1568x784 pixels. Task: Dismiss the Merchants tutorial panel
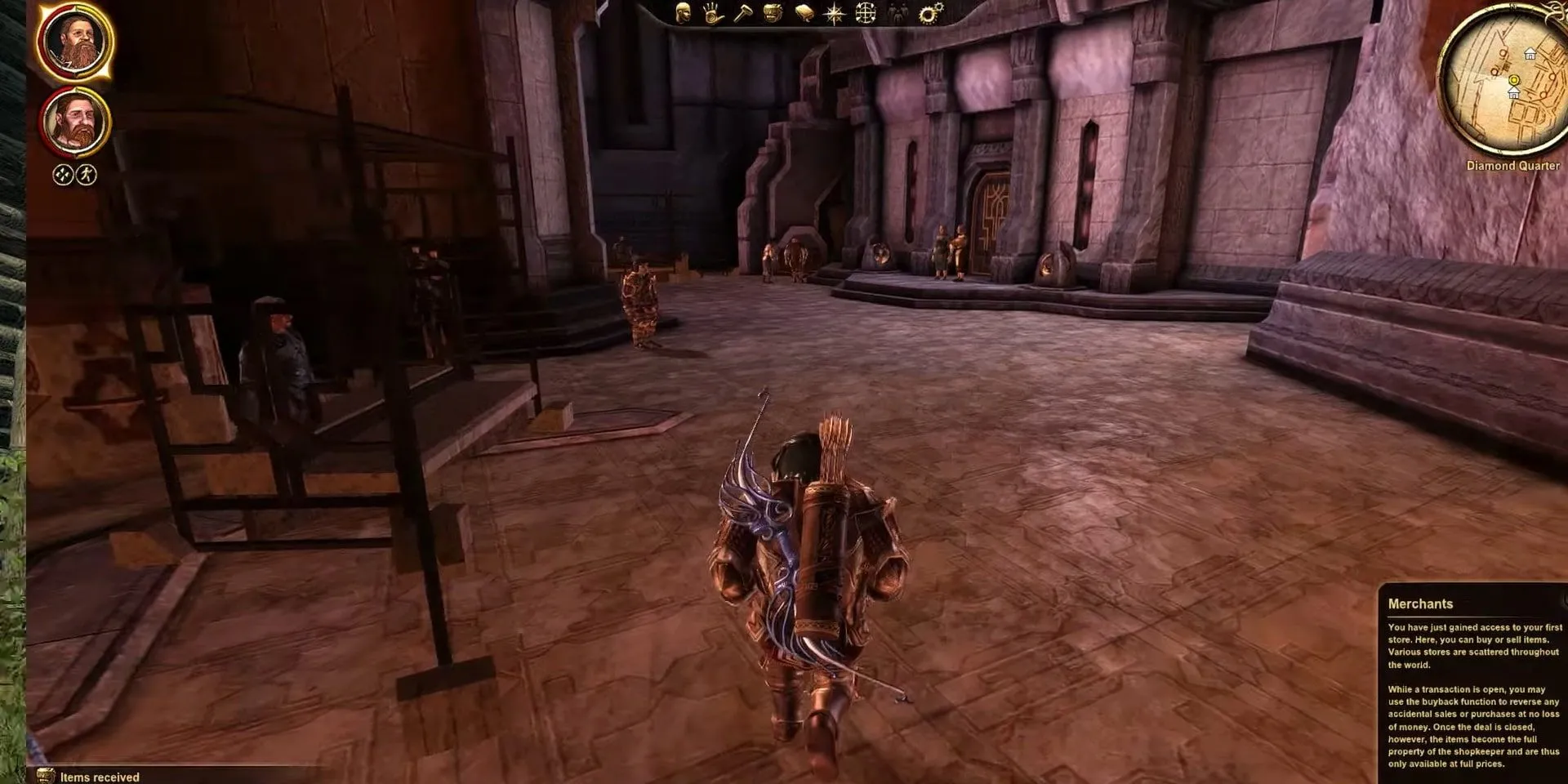[x=1470, y=686]
